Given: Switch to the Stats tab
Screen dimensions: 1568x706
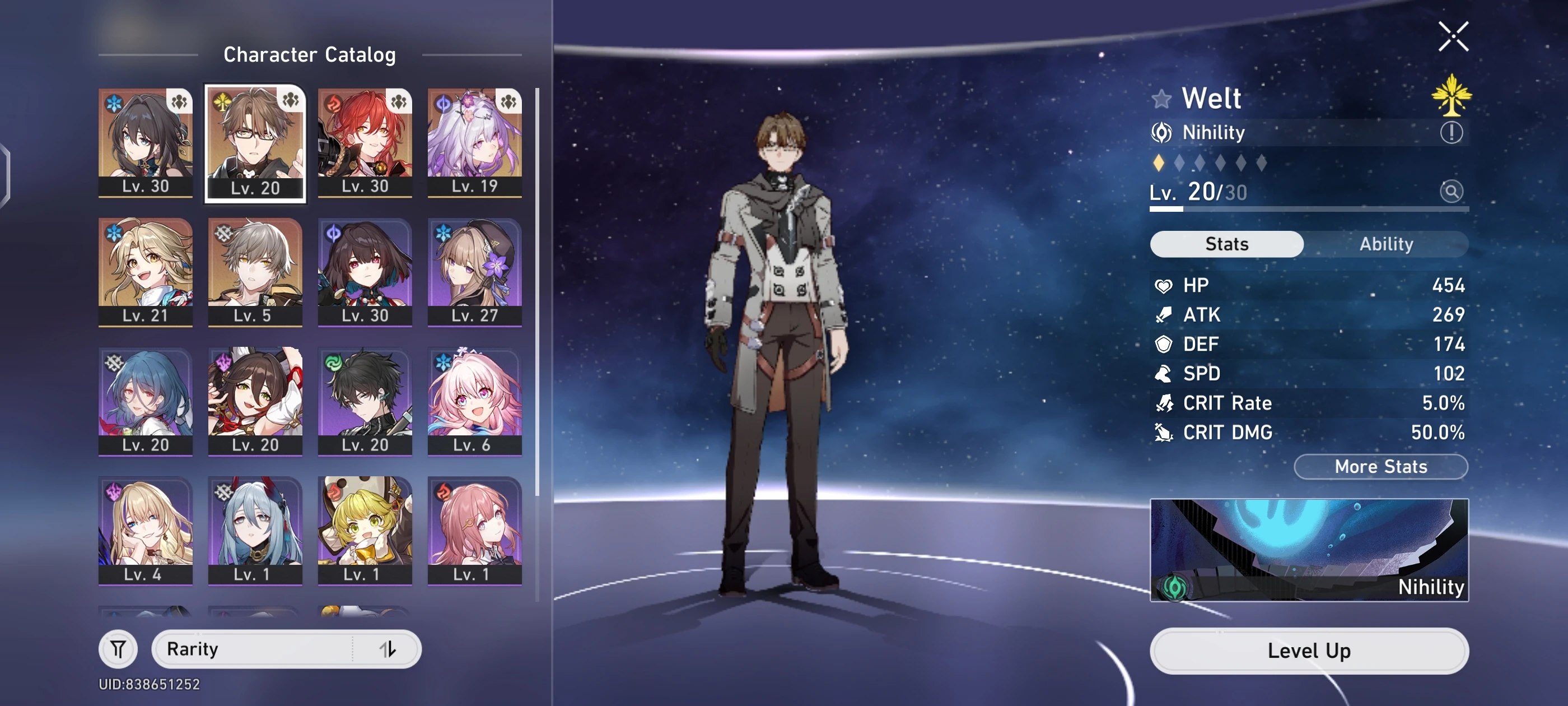Looking at the screenshot, I should (x=1226, y=244).
